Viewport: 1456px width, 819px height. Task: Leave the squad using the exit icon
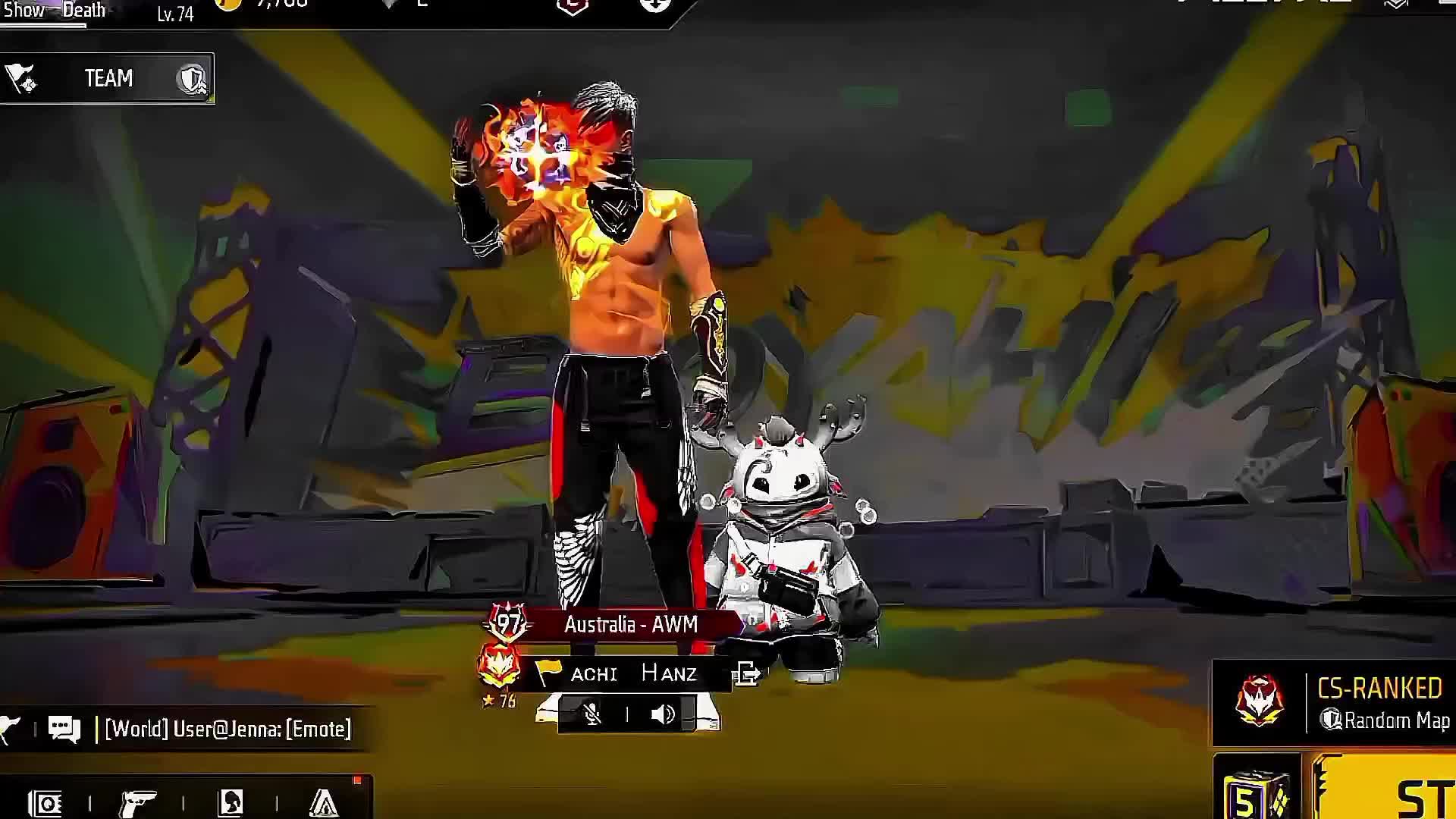tap(748, 673)
